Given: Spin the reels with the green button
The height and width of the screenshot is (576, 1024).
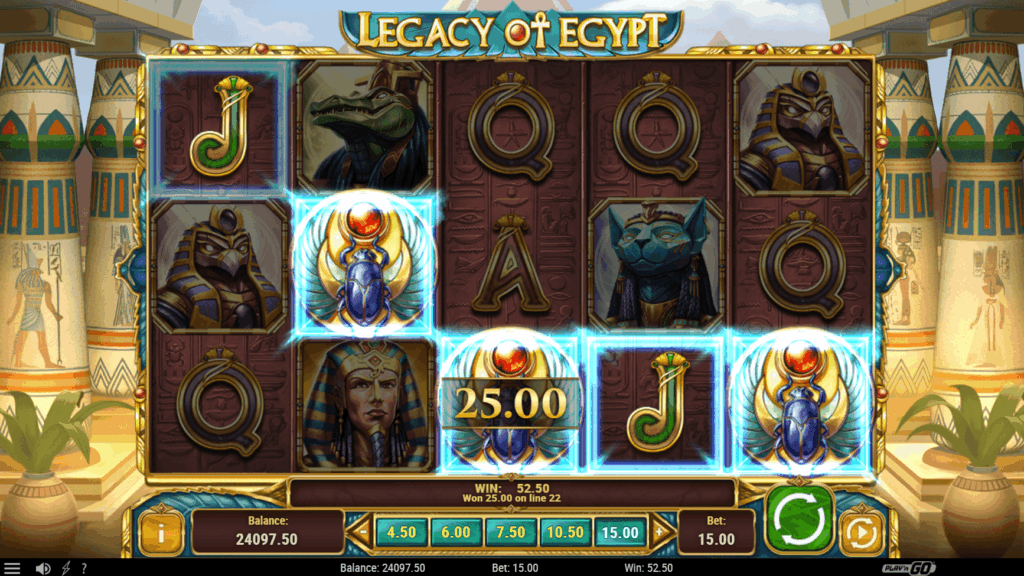Looking at the screenshot, I should coord(799,518).
